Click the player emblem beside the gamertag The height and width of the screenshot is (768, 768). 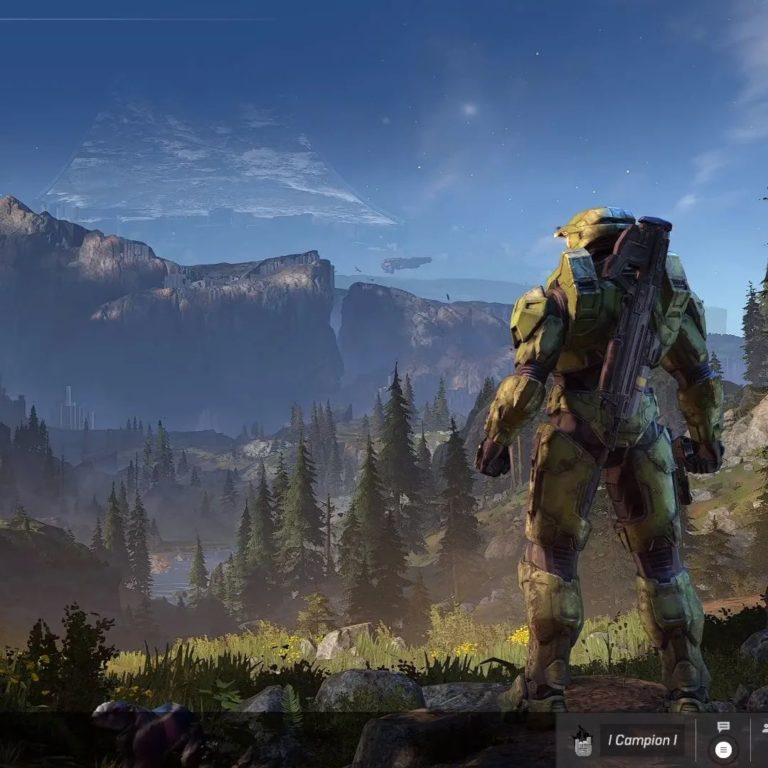pos(581,741)
